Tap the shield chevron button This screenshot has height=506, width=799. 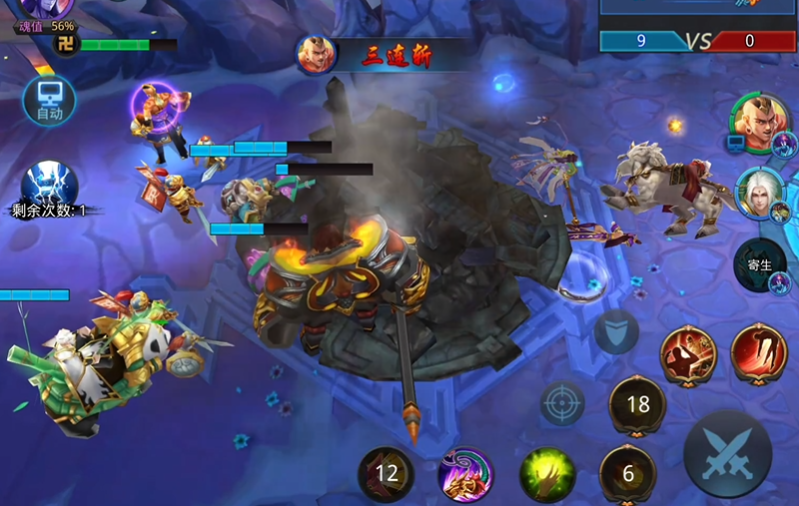coord(616,332)
